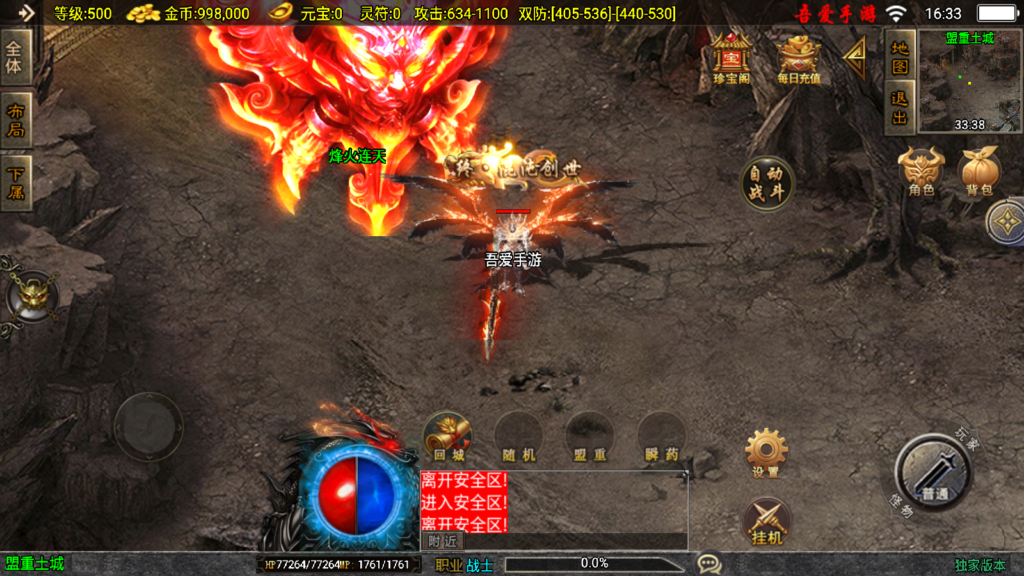Open the 背包 backpack

coord(980,171)
